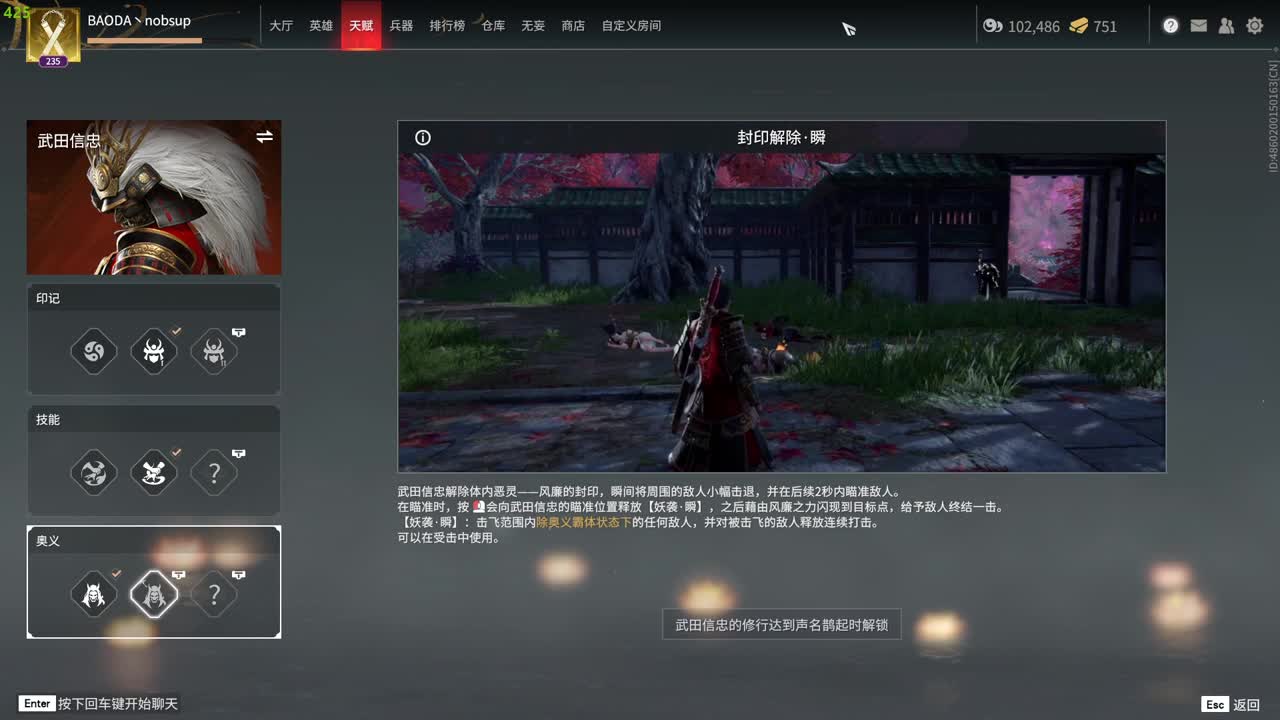Click the info icon on the preview video

pyautogui.click(x=422, y=138)
